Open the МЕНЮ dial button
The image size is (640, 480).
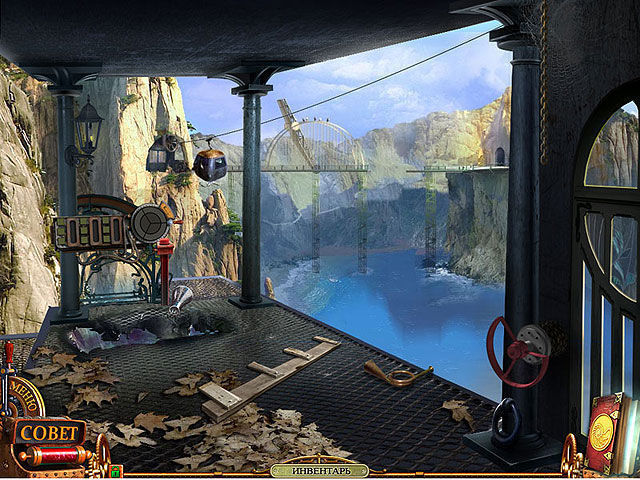click(x=27, y=393)
